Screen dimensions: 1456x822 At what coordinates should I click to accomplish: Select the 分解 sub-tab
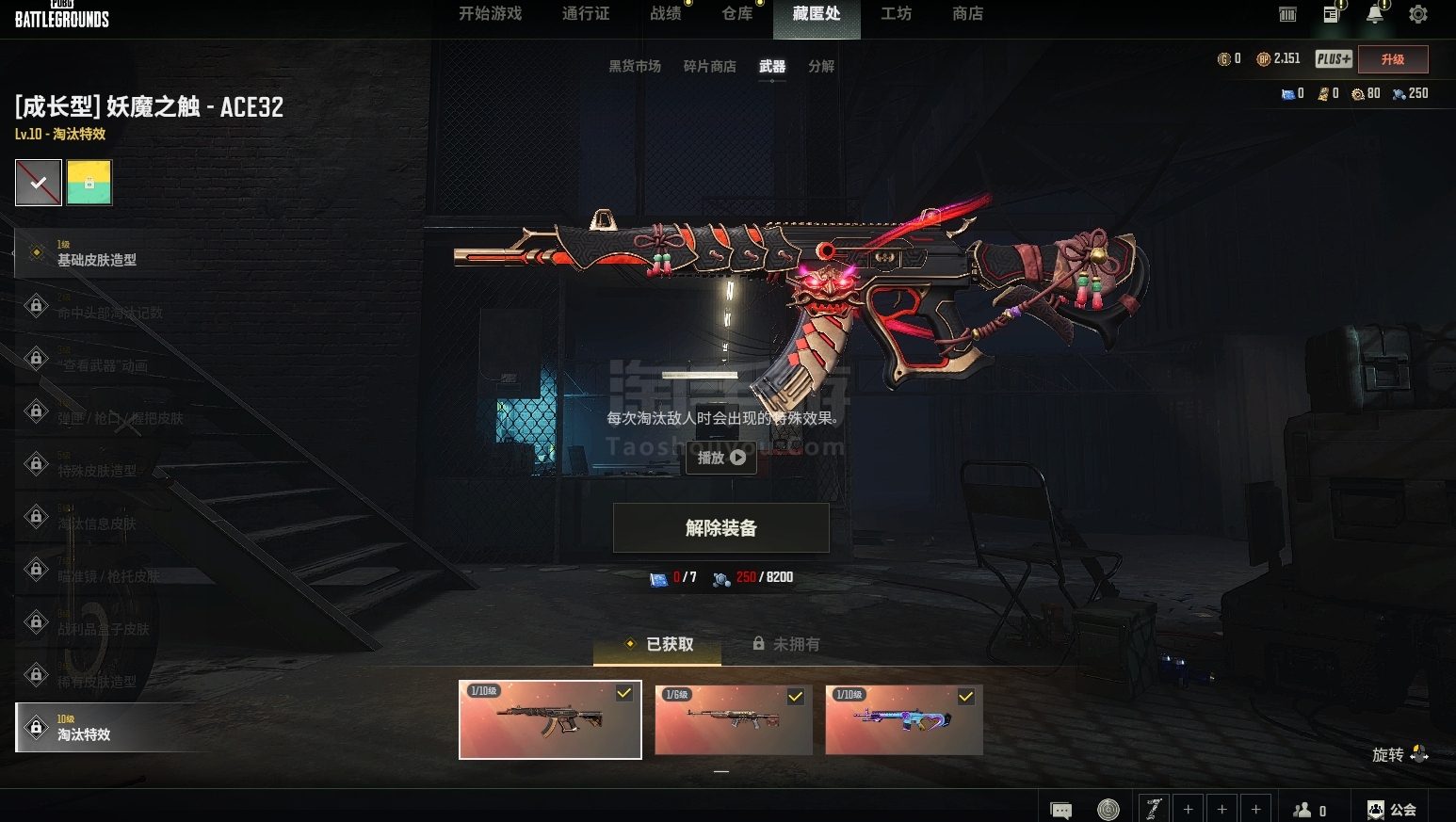coord(821,67)
